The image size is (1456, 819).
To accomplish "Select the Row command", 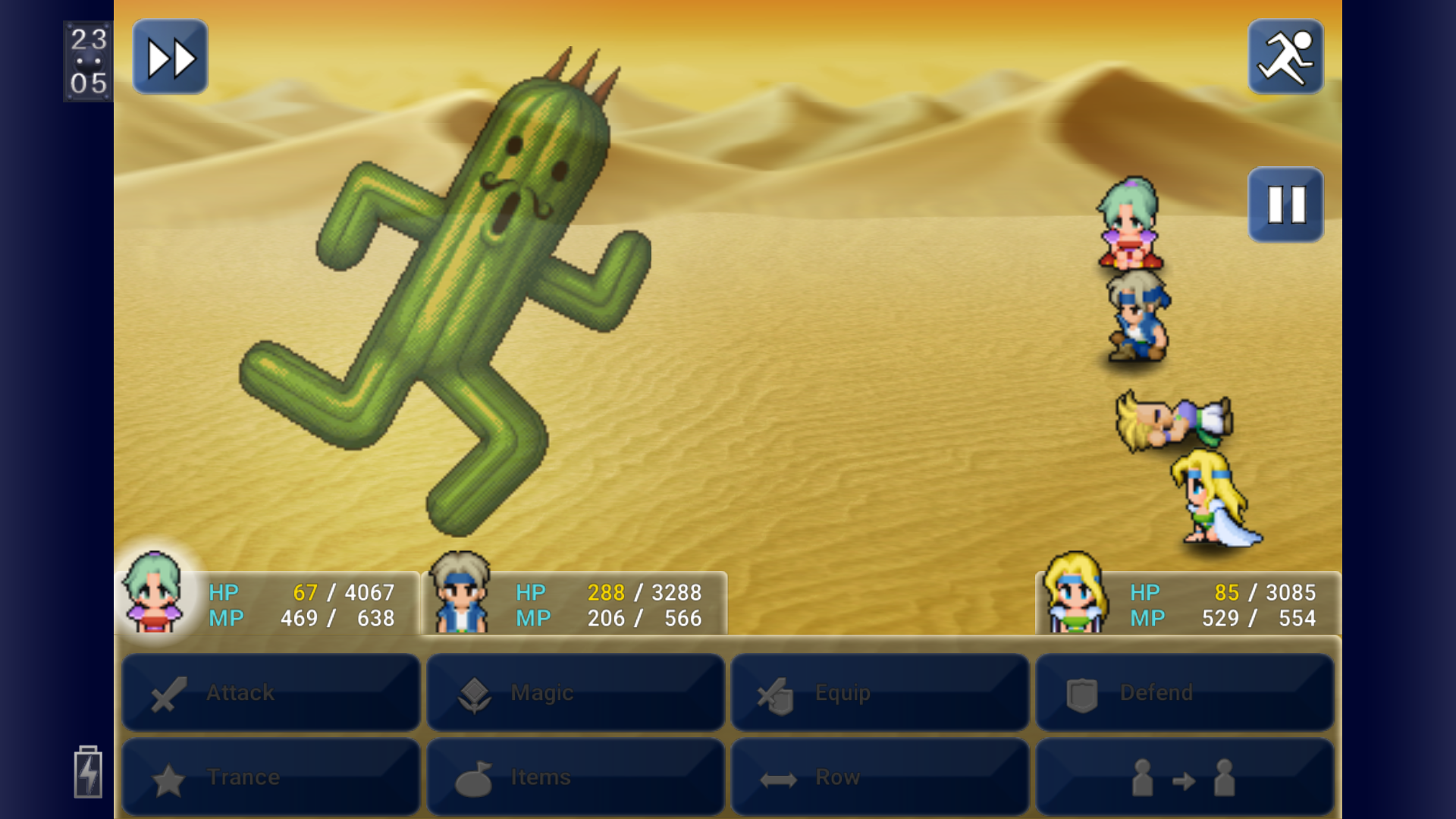I will point(880,777).
